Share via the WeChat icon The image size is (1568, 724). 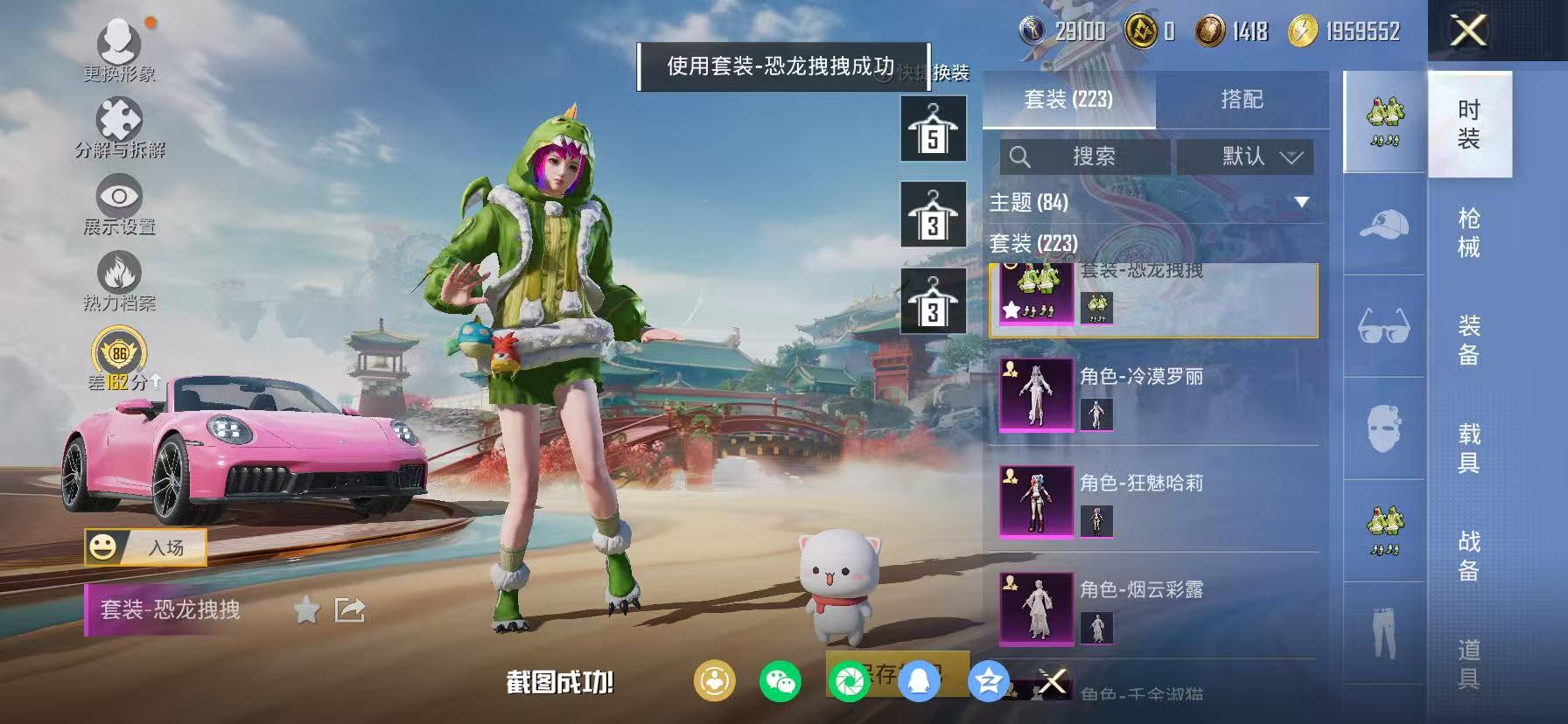pyautogui.click(x=780, y=682)
